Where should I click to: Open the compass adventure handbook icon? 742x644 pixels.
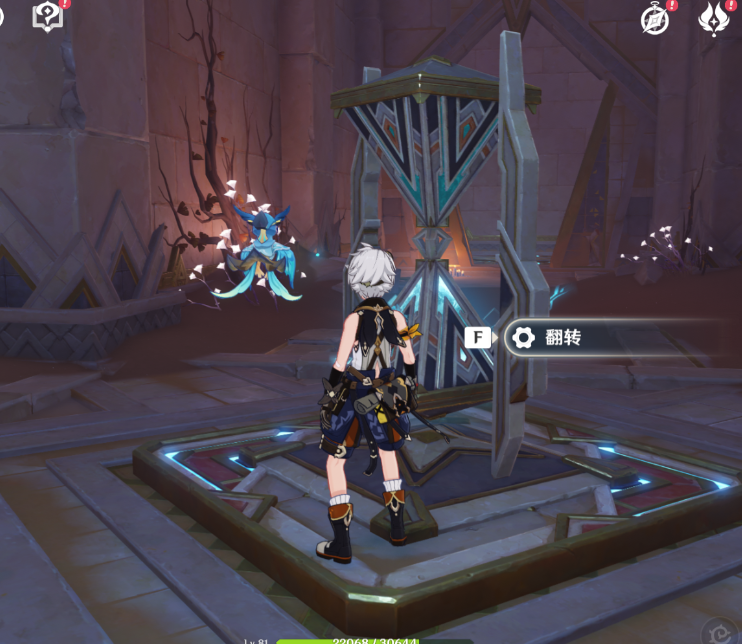click(655, 19)
